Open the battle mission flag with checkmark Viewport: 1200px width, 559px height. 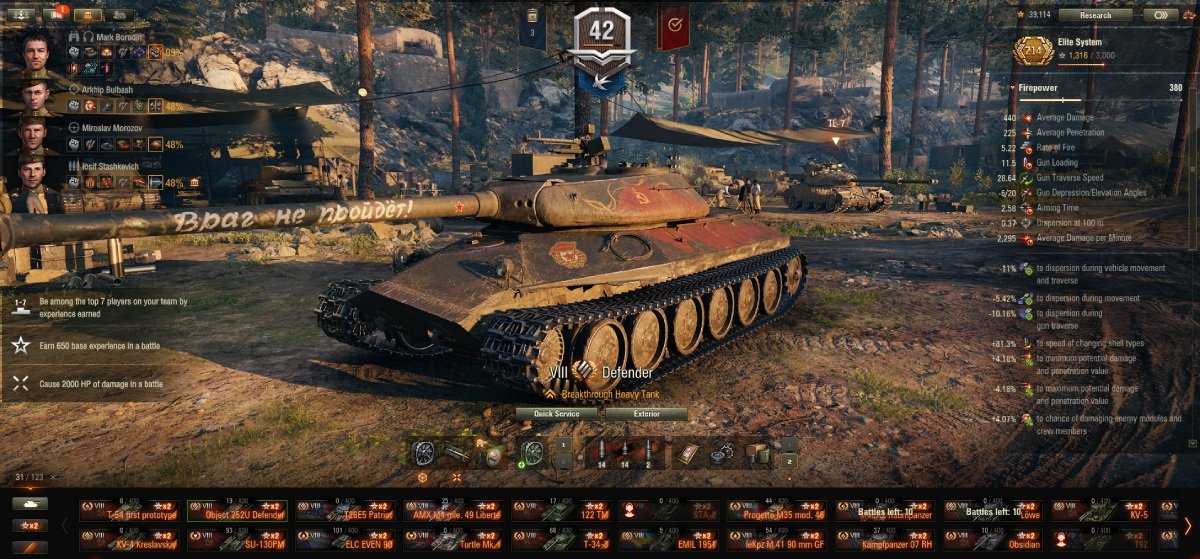673,25
